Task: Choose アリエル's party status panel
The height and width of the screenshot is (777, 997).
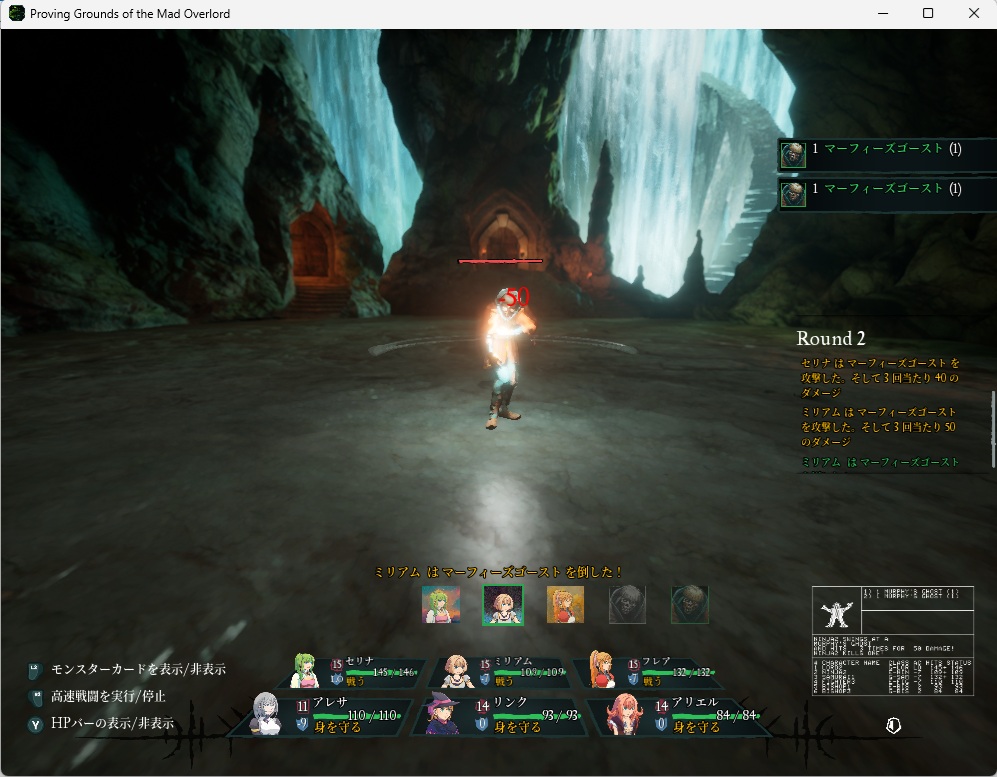Action: point(680,716)
